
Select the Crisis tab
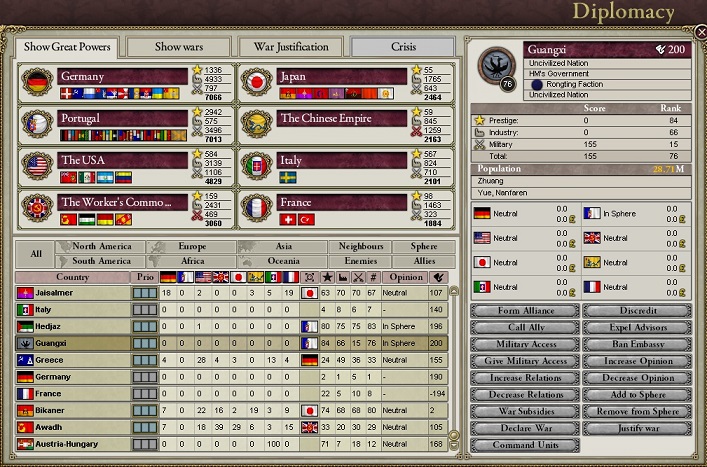(x=403, y=47)
